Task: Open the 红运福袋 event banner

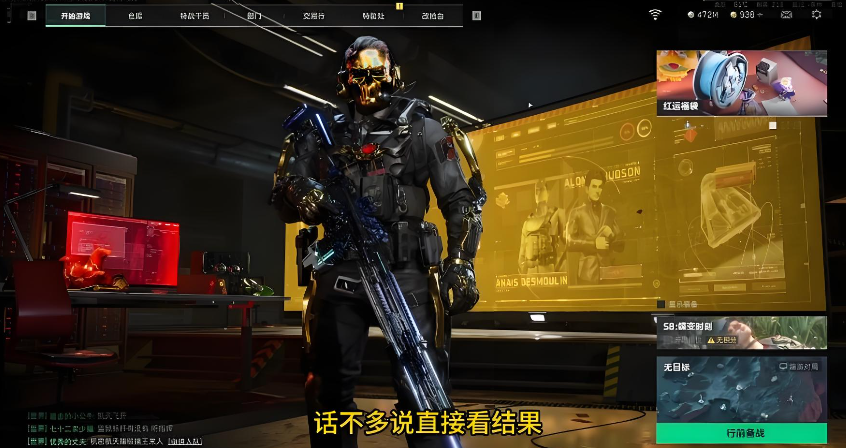Action: tap(741, 83)
